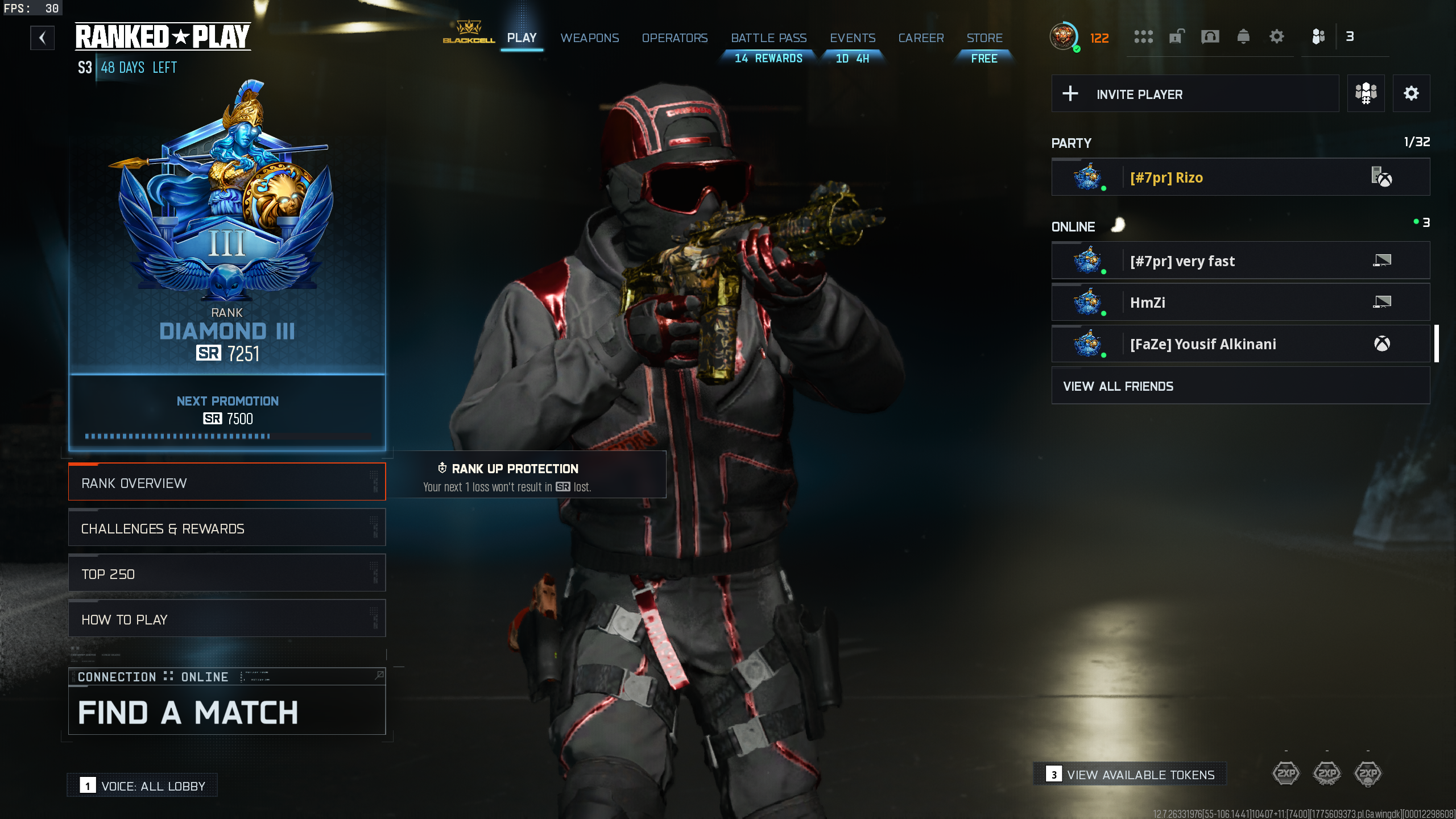Viewport: 1456px width, 819px height.
Task: Go back using the arrow button
Action: point(42,38)
